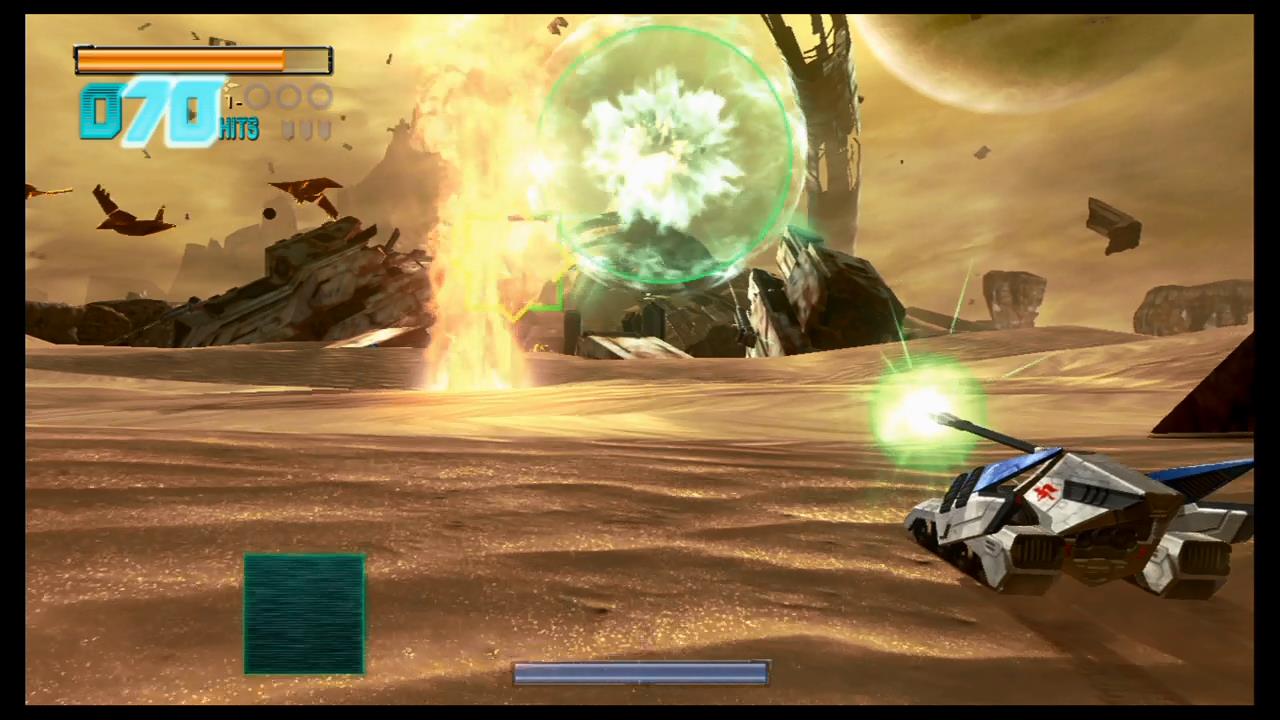The width and height of the screenshot is (1280, 720).
Task: Click the green radar display panel
Action: pyautogui.click(x=305, y=613)
